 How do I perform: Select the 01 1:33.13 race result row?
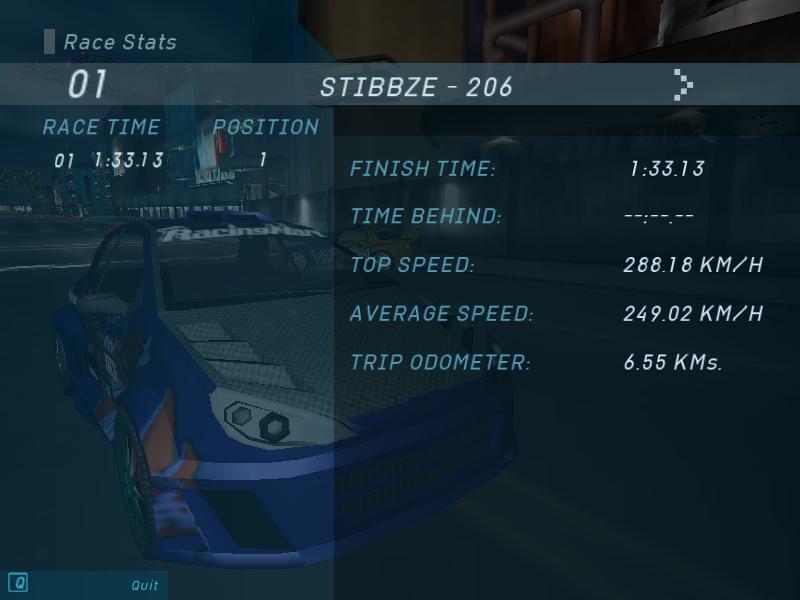[x=160, y=160]
